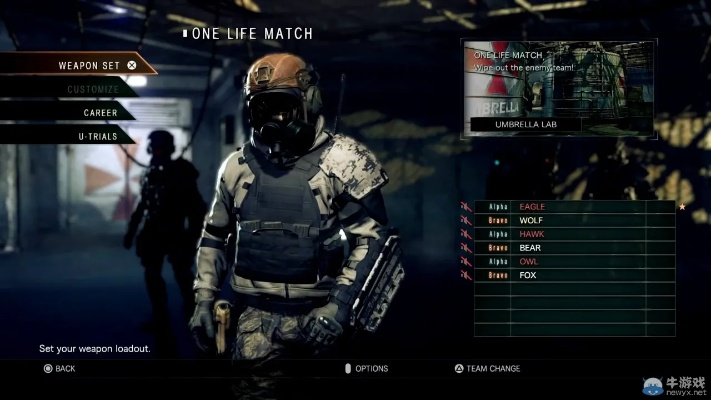Choose the HAWK player row
The height and width of the screenshot is (400, 711).
pyautogui.click(x=570, y=234)
